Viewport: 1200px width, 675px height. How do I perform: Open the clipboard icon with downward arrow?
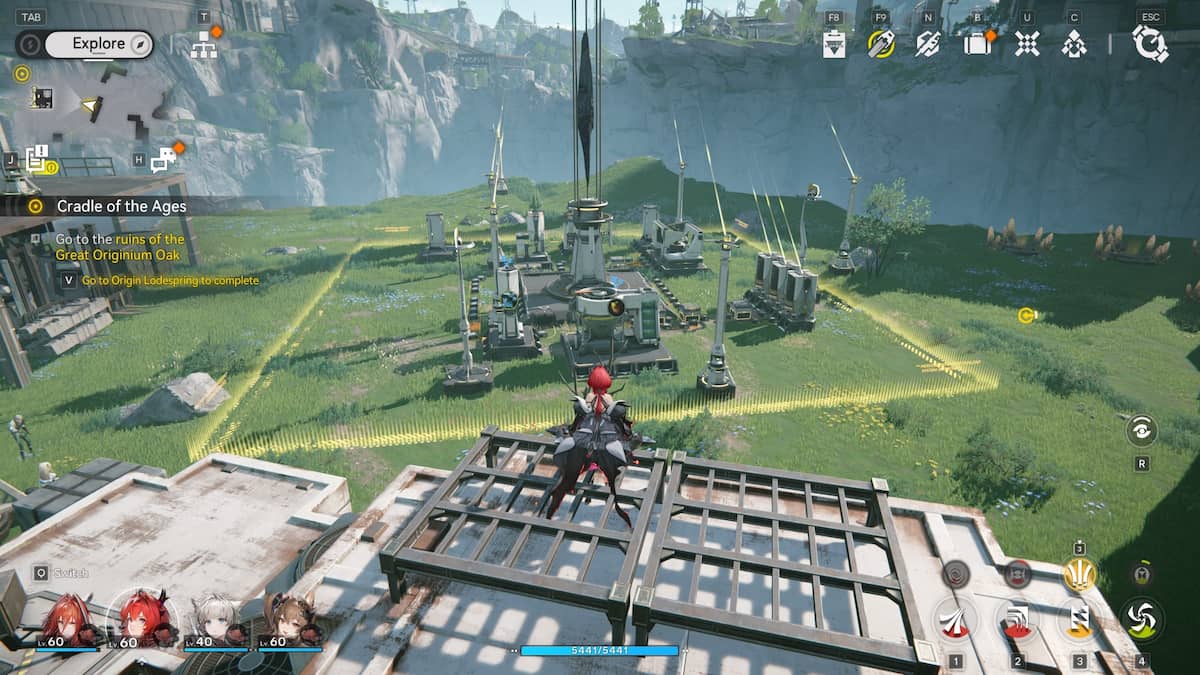(834, 44)
